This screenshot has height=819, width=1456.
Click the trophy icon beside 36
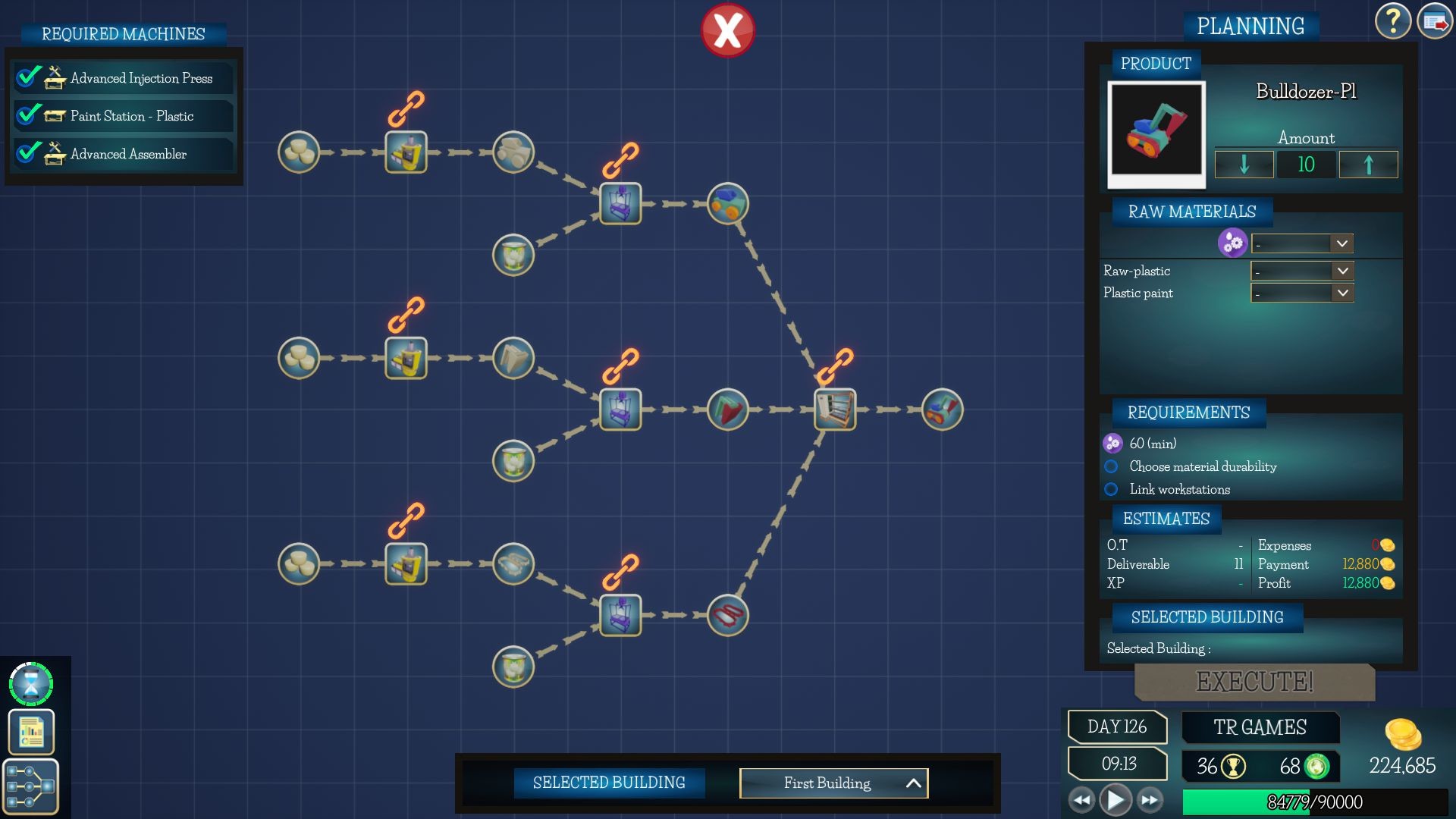pyautogui.click(x=1235, y=767)
